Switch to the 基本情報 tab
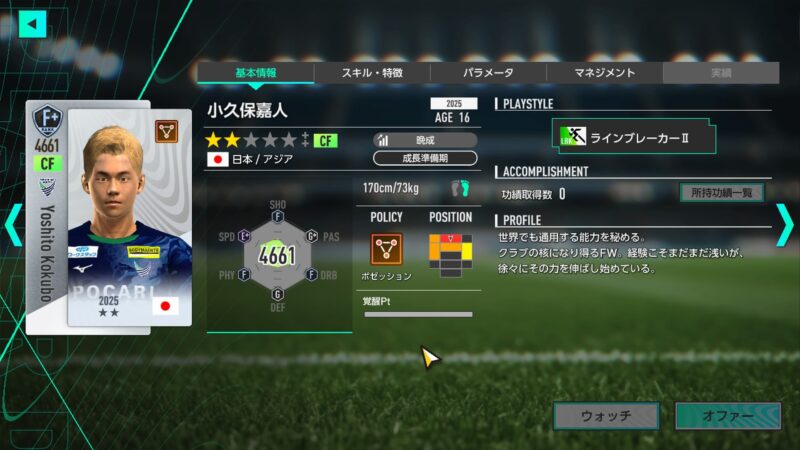This screenshot has width=800, height=450. click(x=255, y=73)
